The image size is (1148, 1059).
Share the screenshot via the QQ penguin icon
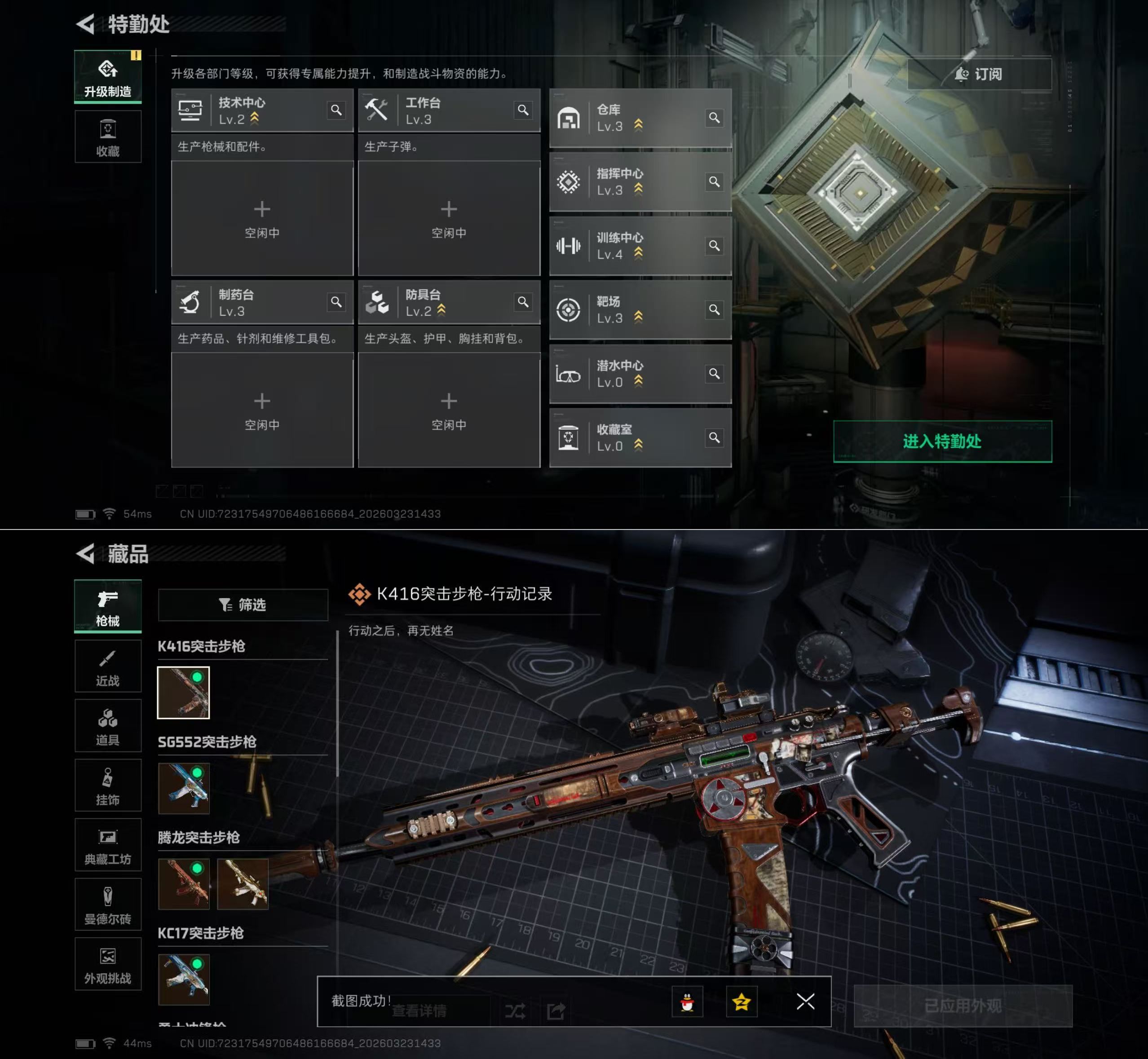(x=687, y=1002)
